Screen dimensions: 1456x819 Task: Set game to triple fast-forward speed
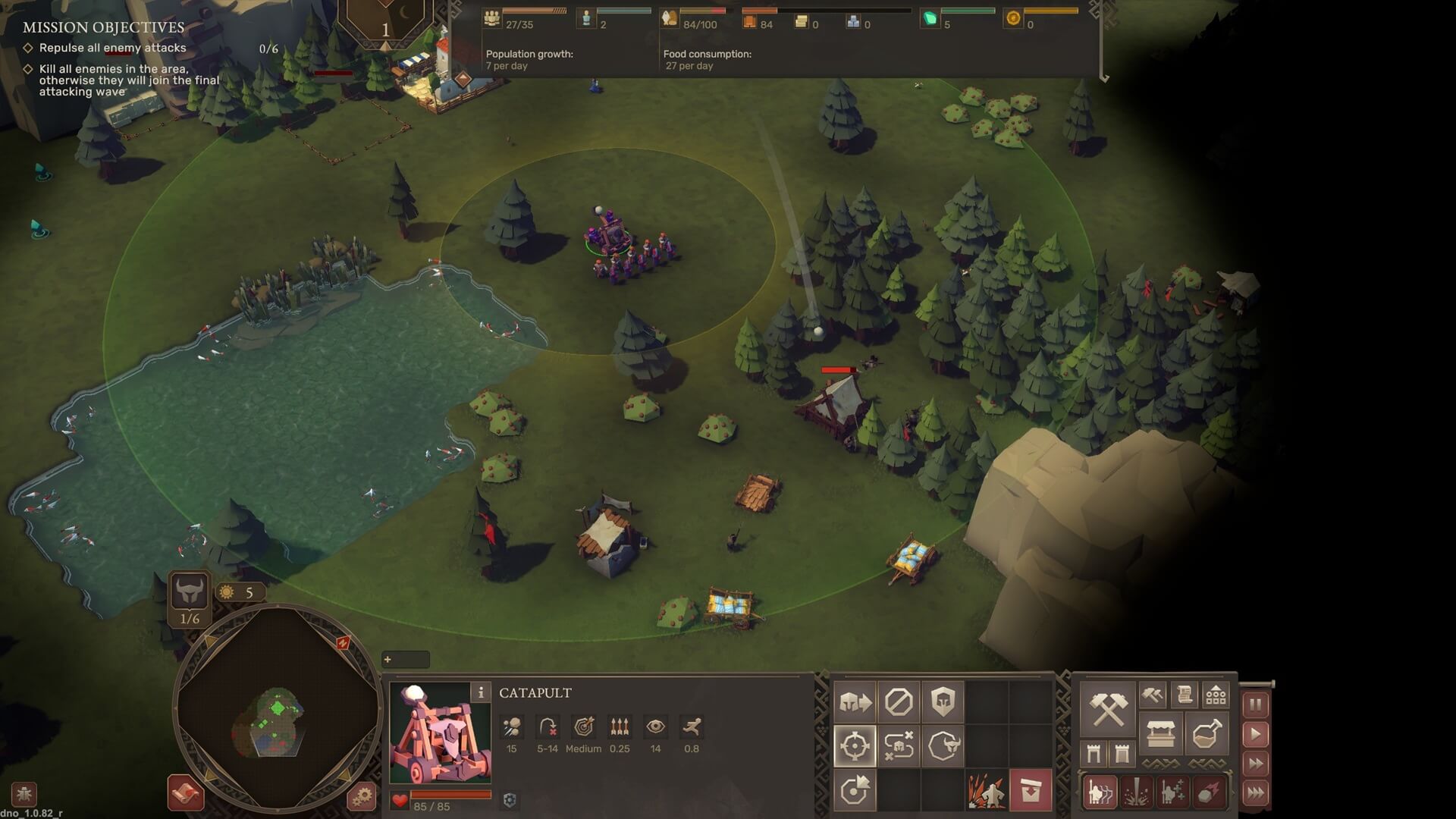[x=1255, y=793]
